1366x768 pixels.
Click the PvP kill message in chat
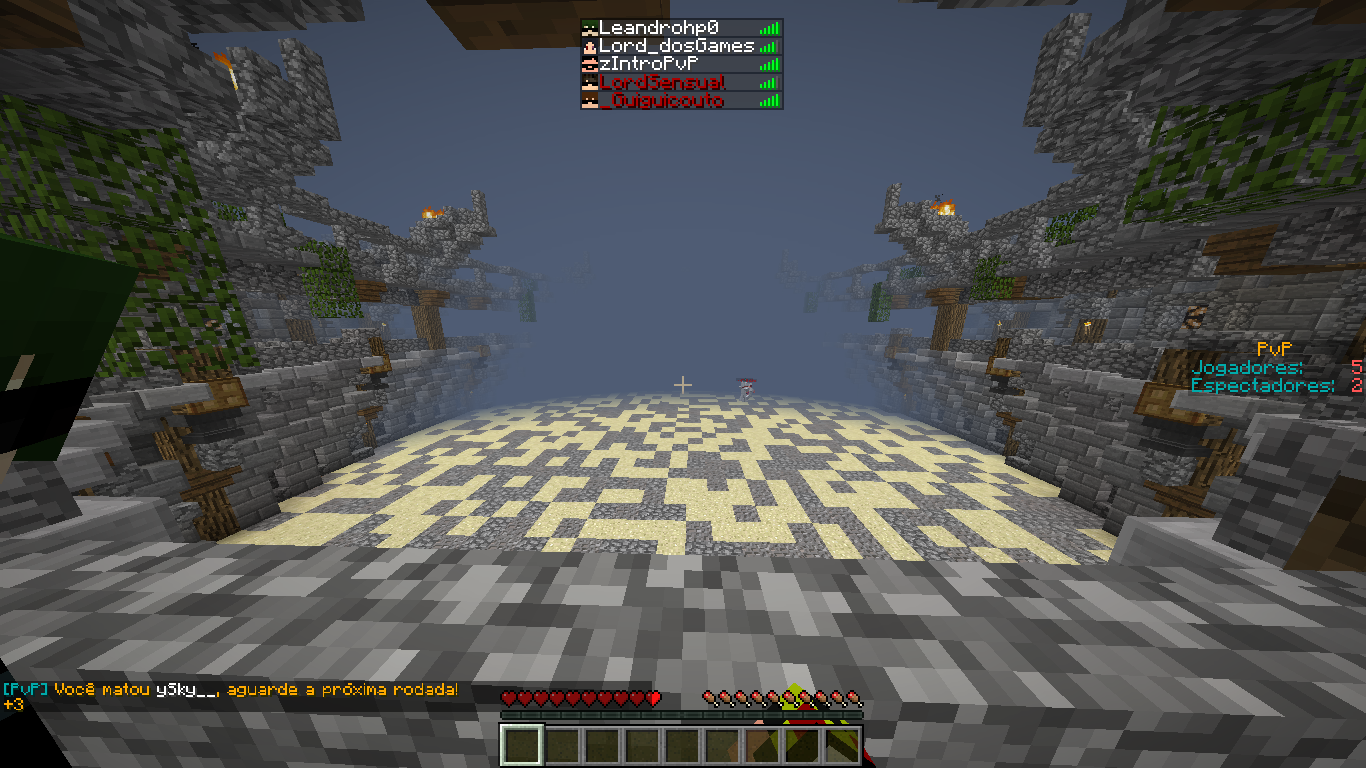(x=231, y=690)
